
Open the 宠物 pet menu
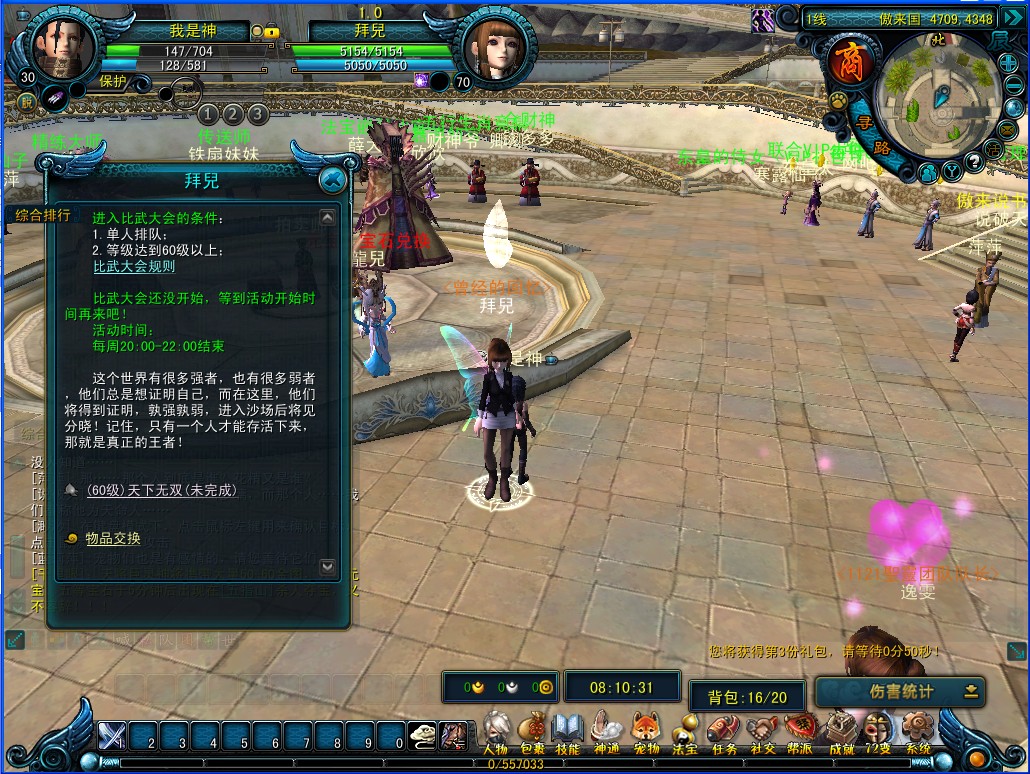tap(647, 731)
